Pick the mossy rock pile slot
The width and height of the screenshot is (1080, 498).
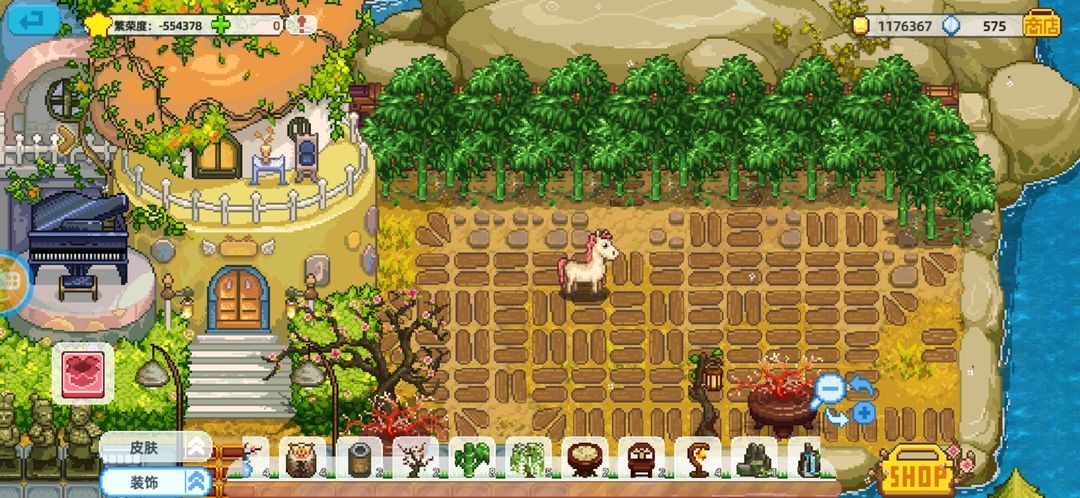[x=754, y=460]
